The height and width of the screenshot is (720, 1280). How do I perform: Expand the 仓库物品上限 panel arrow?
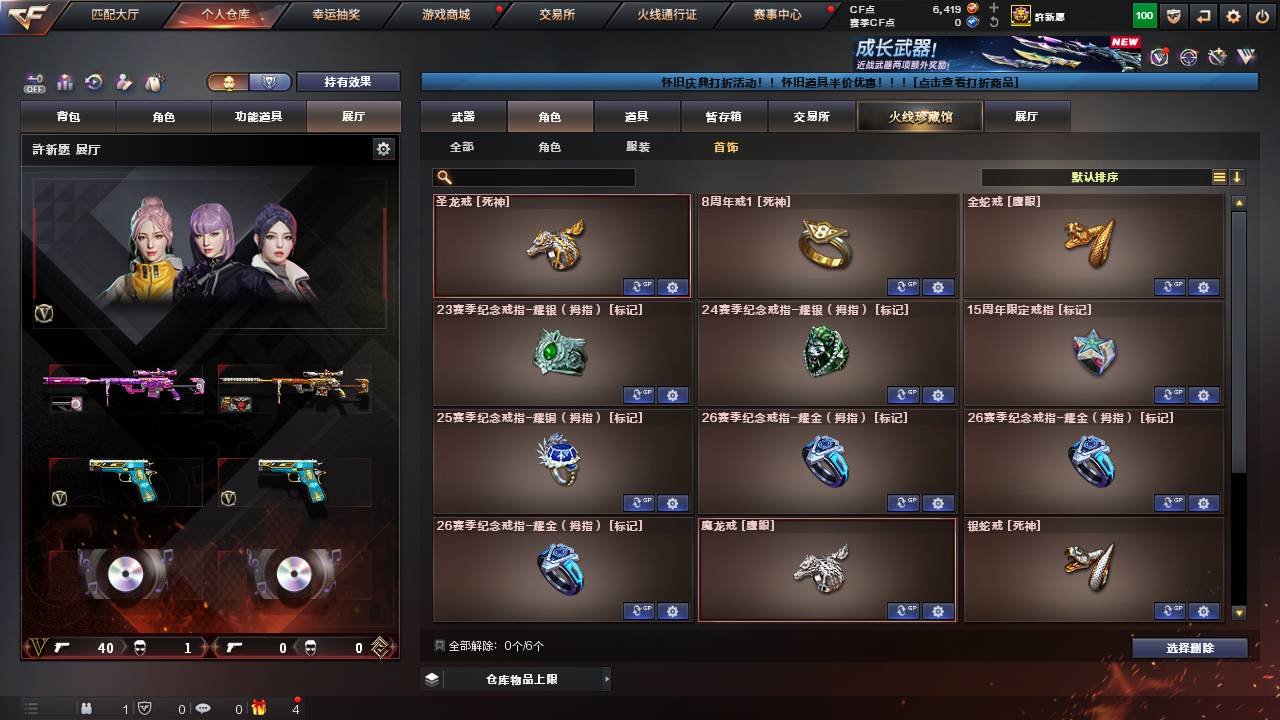tap(608, 677)
